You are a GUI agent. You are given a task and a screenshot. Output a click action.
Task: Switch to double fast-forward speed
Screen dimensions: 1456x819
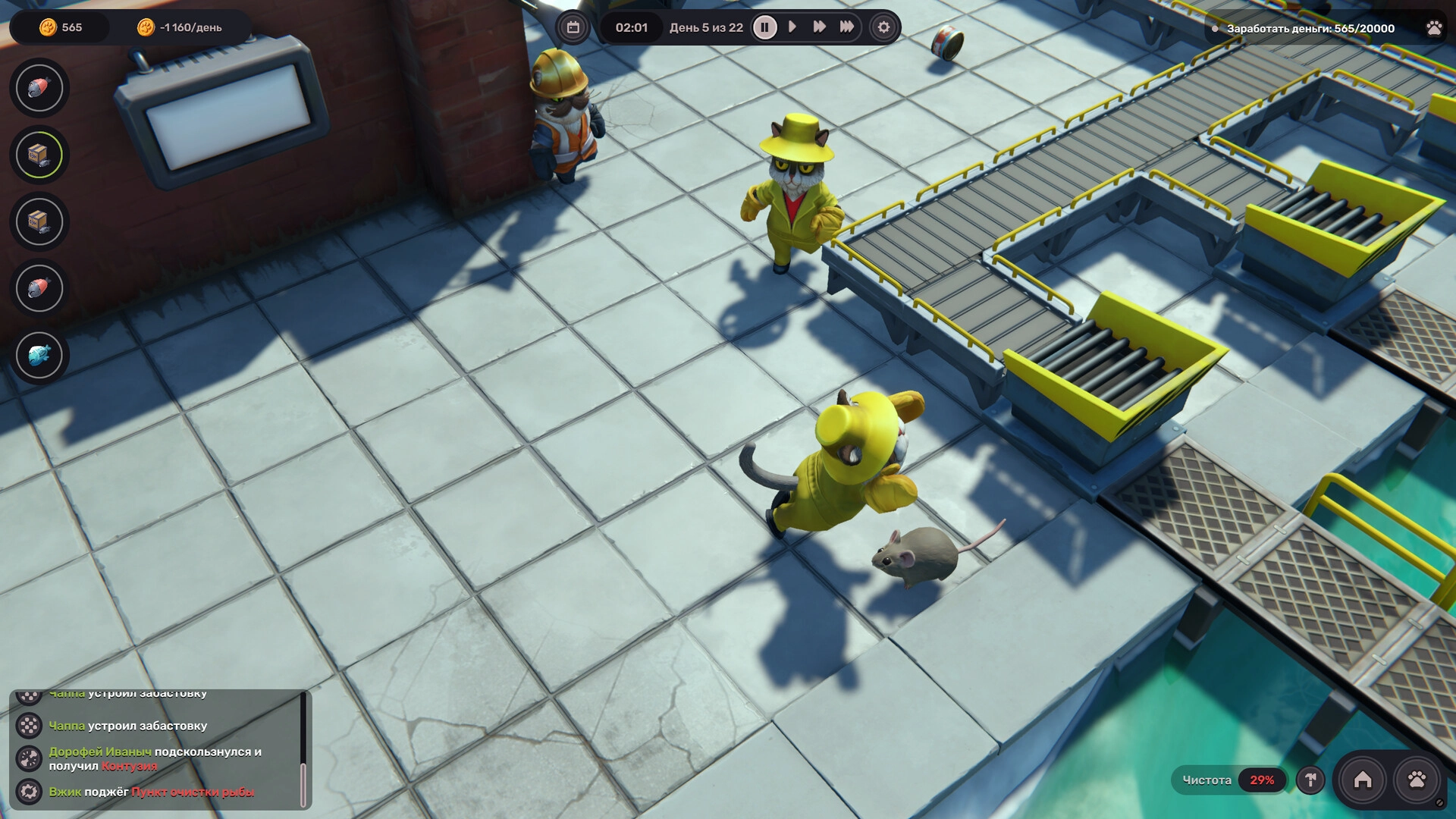[819, 27]
